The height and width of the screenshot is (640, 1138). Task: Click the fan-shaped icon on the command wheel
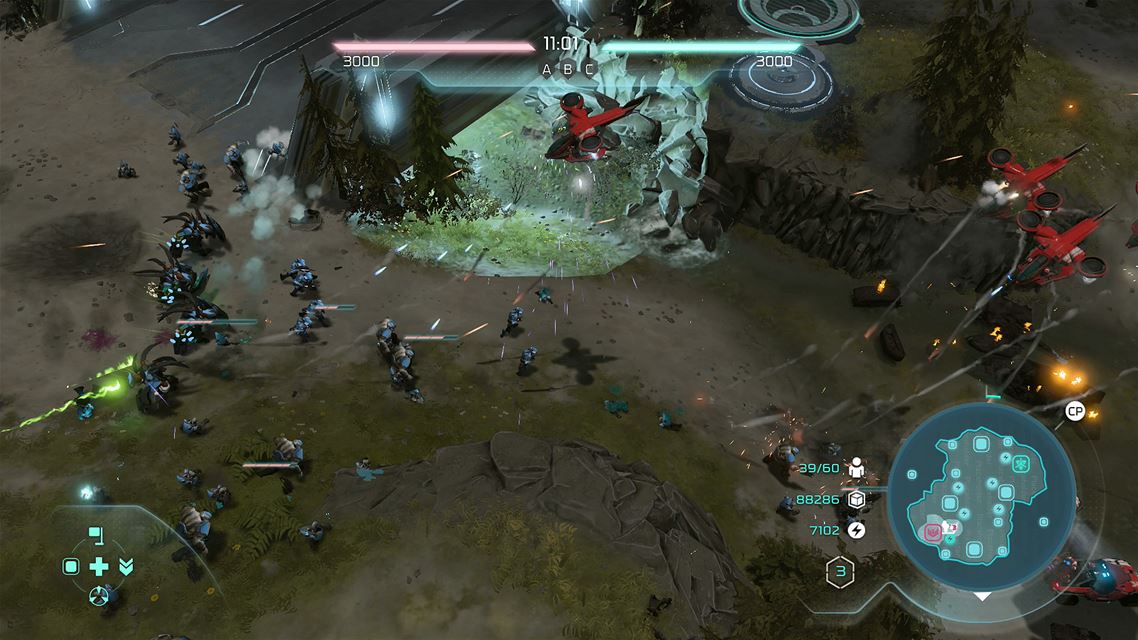point(98,596)
